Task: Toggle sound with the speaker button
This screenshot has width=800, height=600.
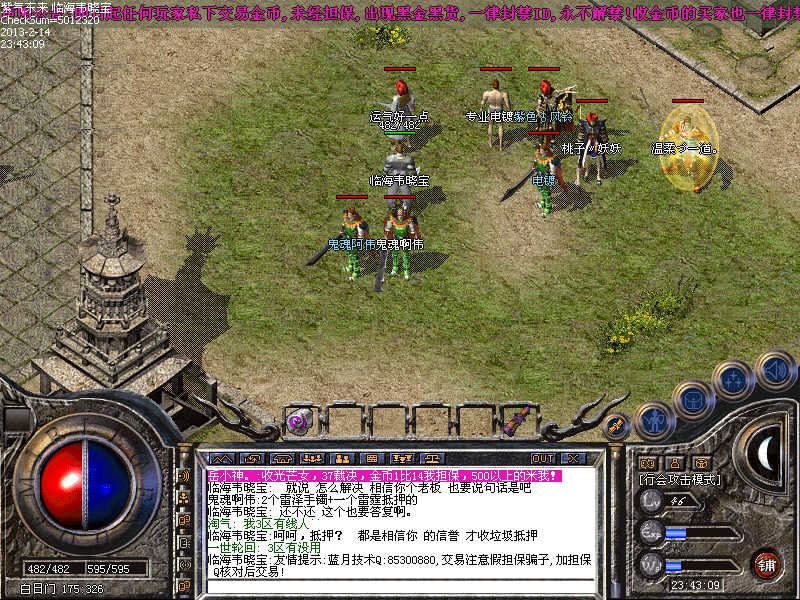Action: tap(774, 371)
